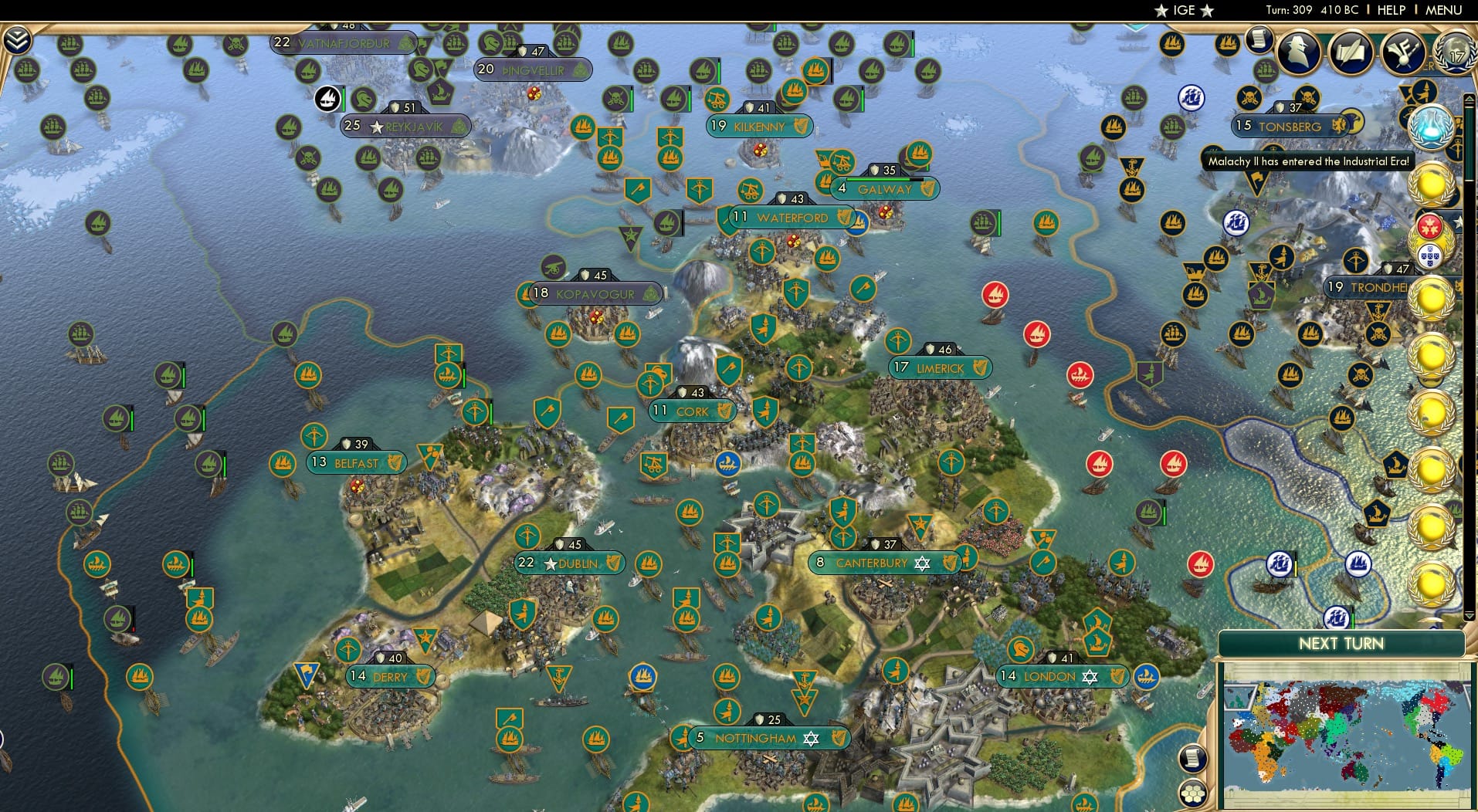Click the Portuguese shields notification bubble
Image resolution: width=1478 pixels, height=812 pixels.
1429,255
